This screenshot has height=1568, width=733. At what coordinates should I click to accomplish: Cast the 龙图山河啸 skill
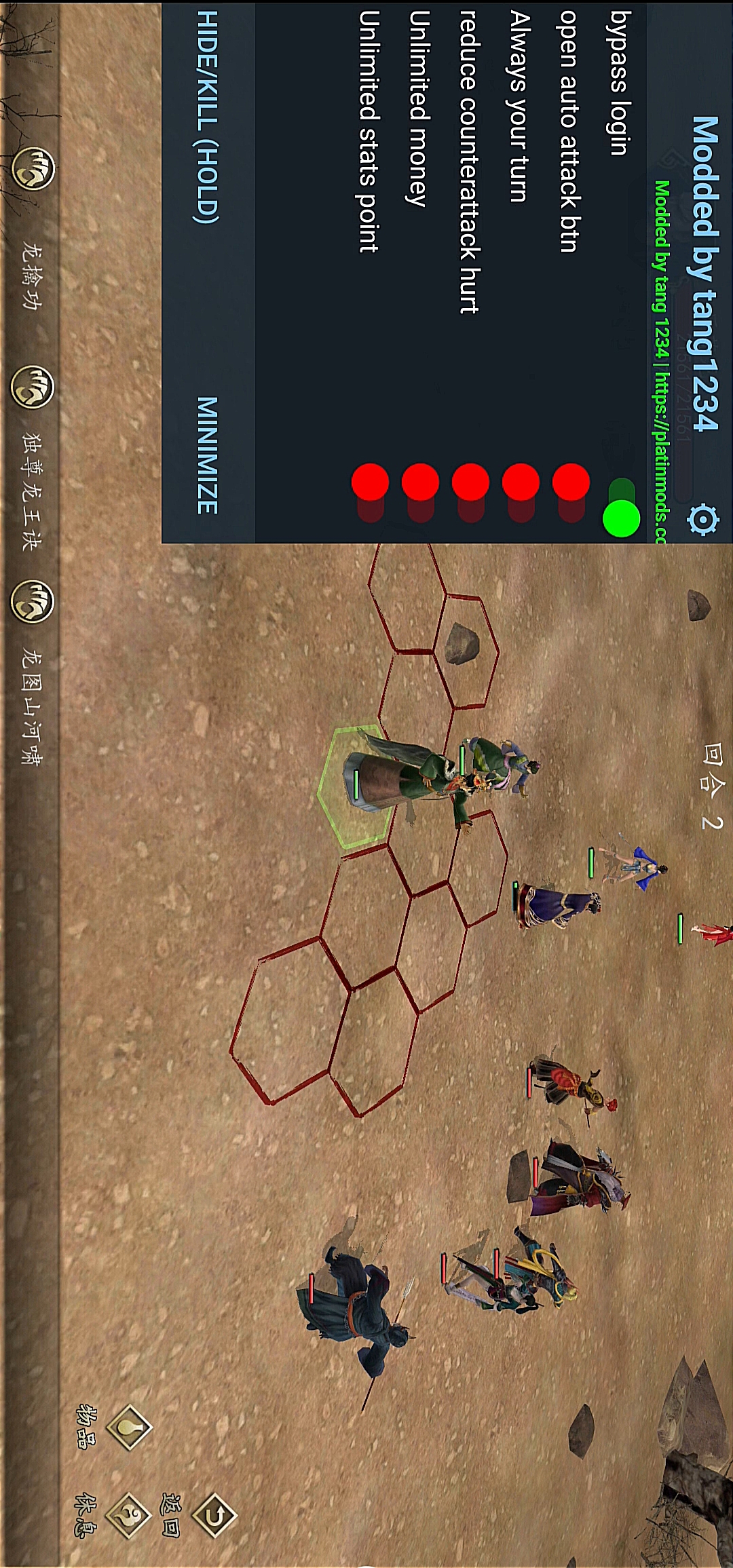click(33, 601)
